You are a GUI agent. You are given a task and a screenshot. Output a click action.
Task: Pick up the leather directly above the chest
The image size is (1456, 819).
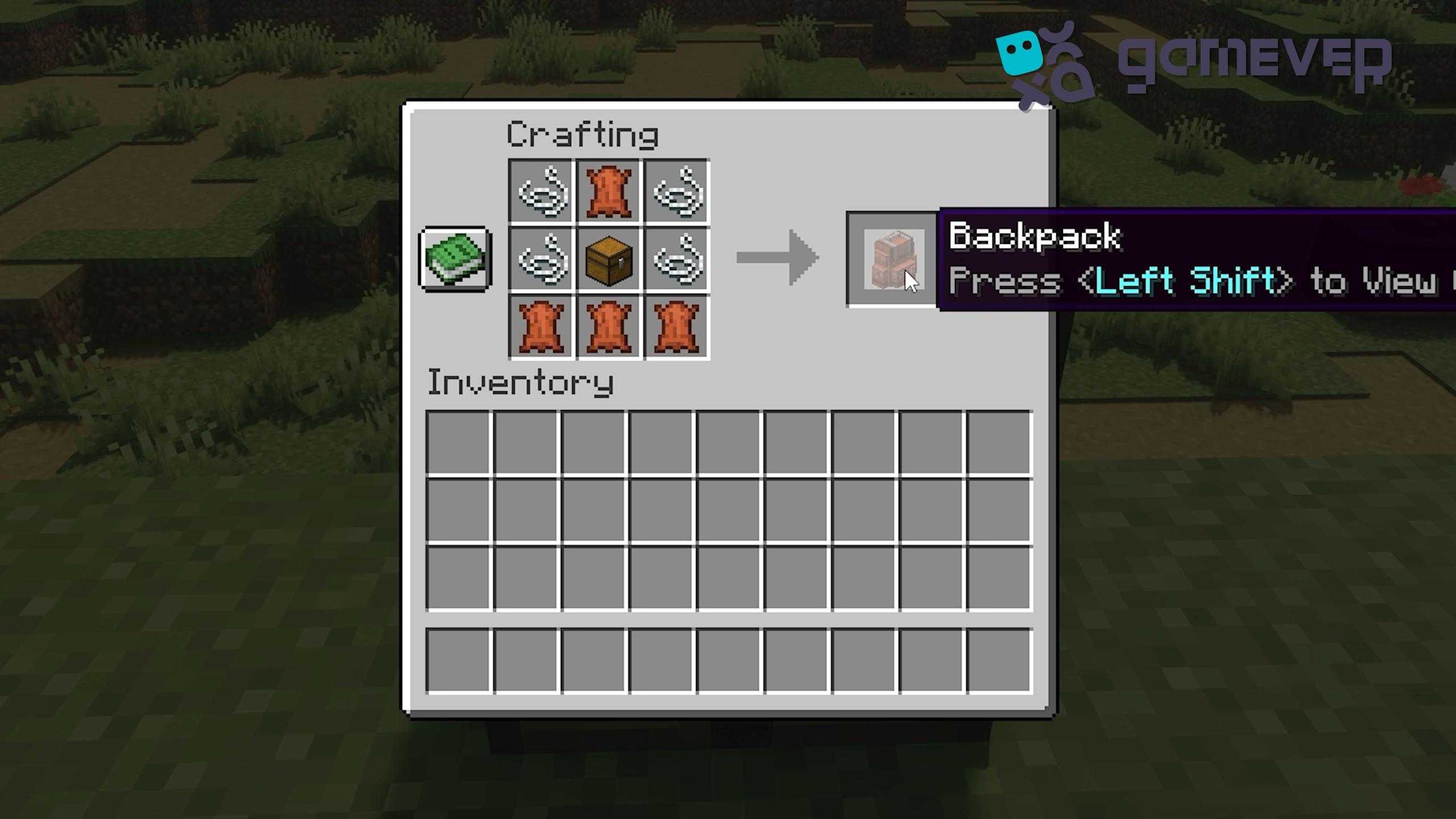click(x=609, y=192)
